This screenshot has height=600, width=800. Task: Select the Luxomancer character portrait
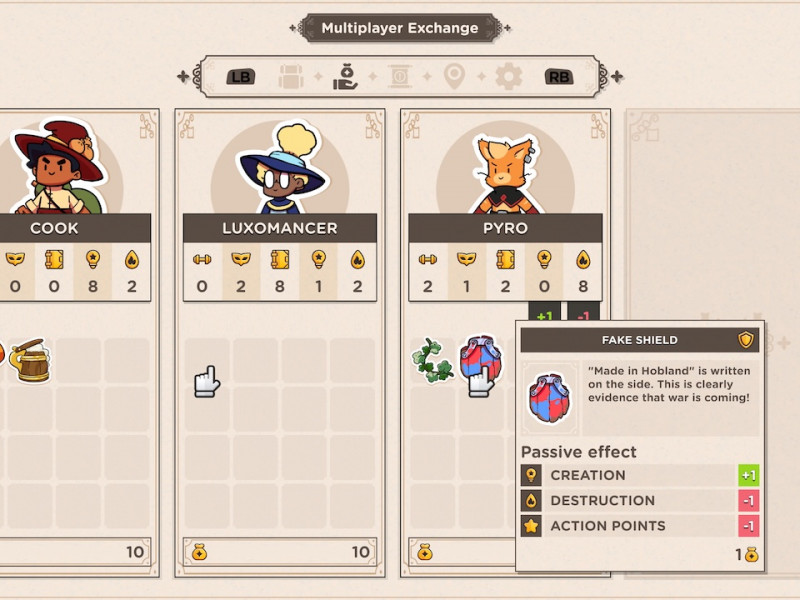pyautogui.click(x=279, y=172)
